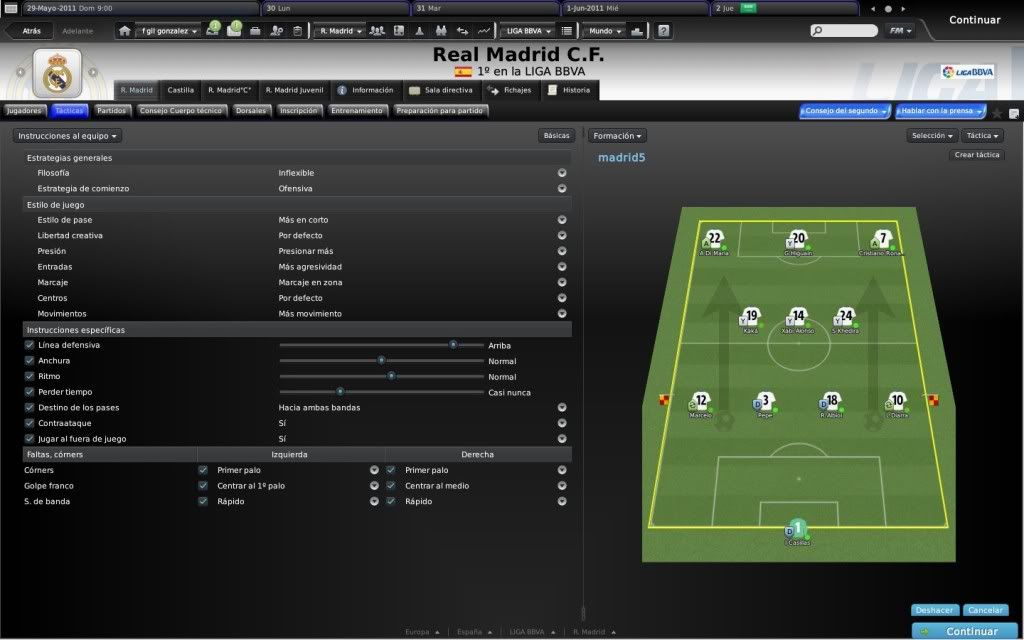Screen dimensions: 1024x640
Task: Toggle the Contraataque checkbox
Action: tap(30, 423)
